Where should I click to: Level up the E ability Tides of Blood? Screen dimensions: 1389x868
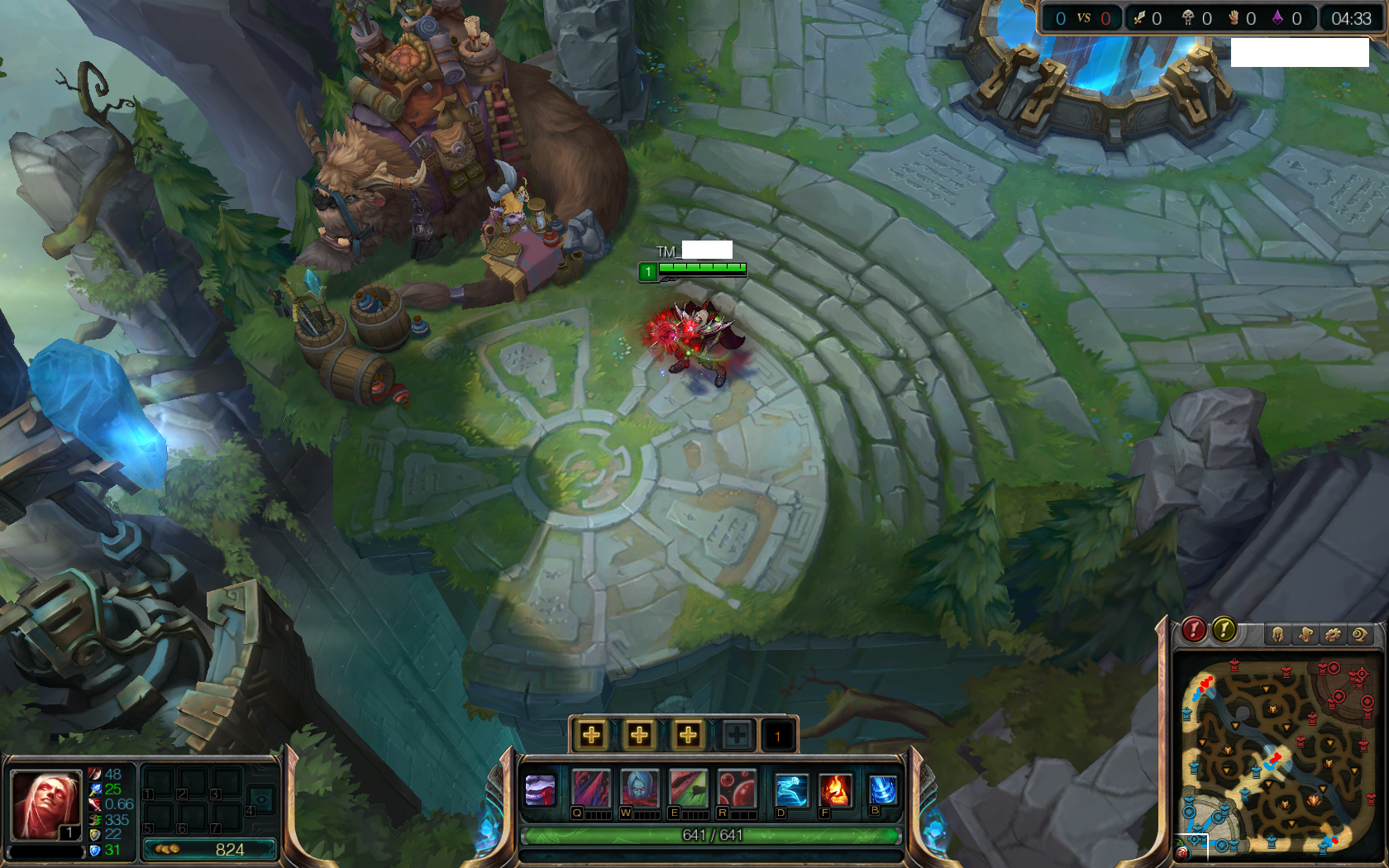tap(688, 735)
